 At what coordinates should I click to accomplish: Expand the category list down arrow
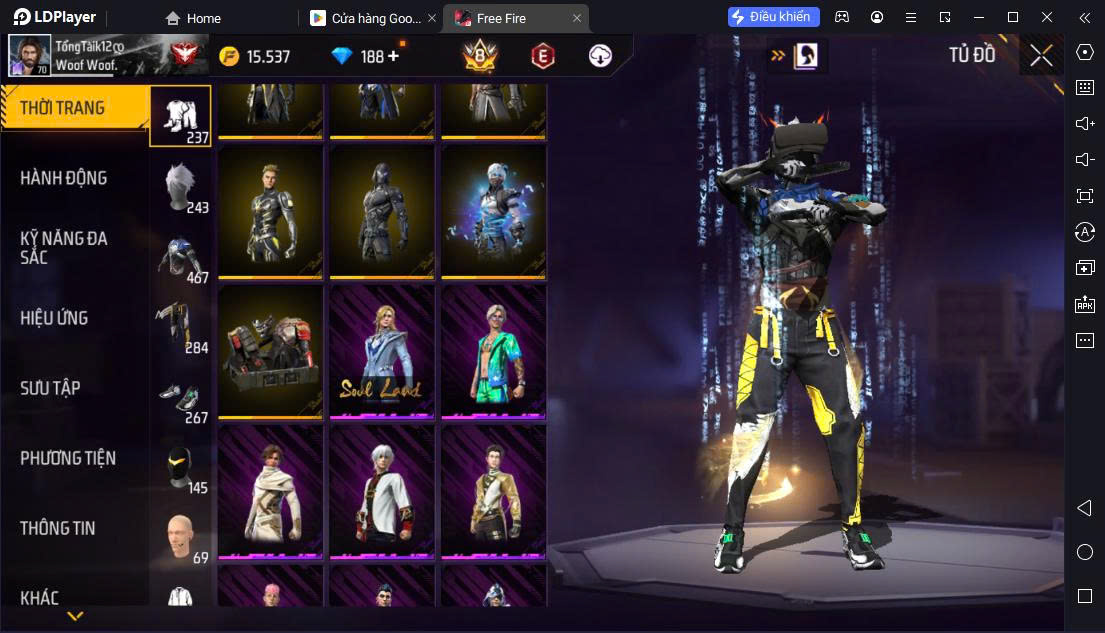[75, 616]
